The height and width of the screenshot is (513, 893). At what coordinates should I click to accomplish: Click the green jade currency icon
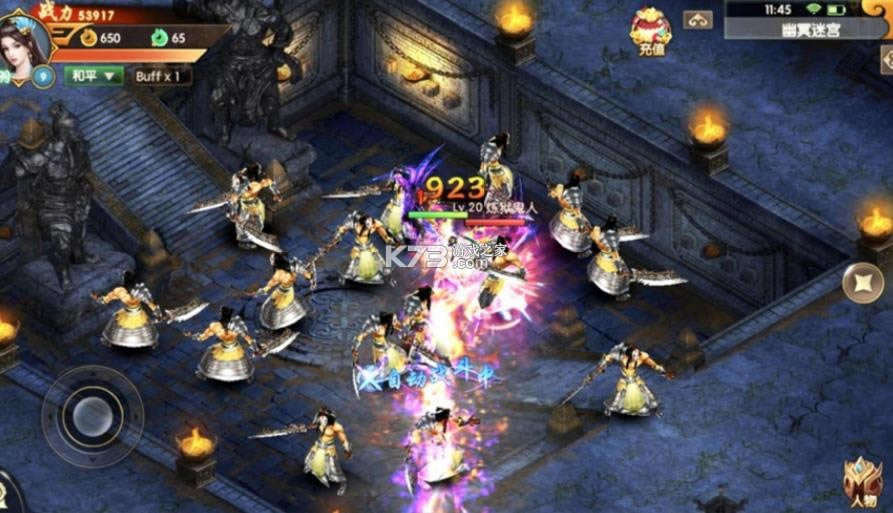click(159, 38)
